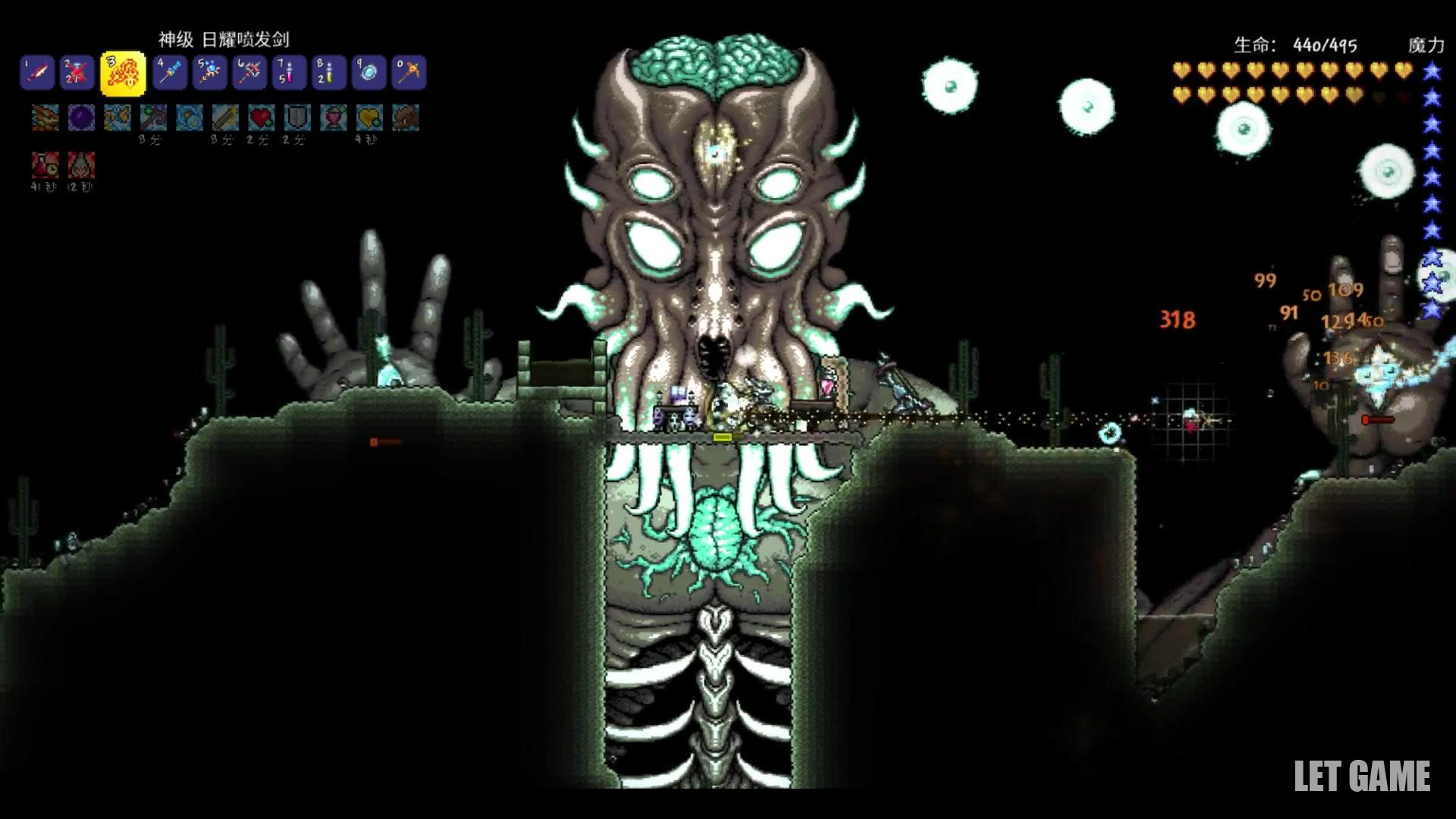Select hotbar slot 1 with the red sword
This screenshot has width=1456, height=819.
coord(36,74)
